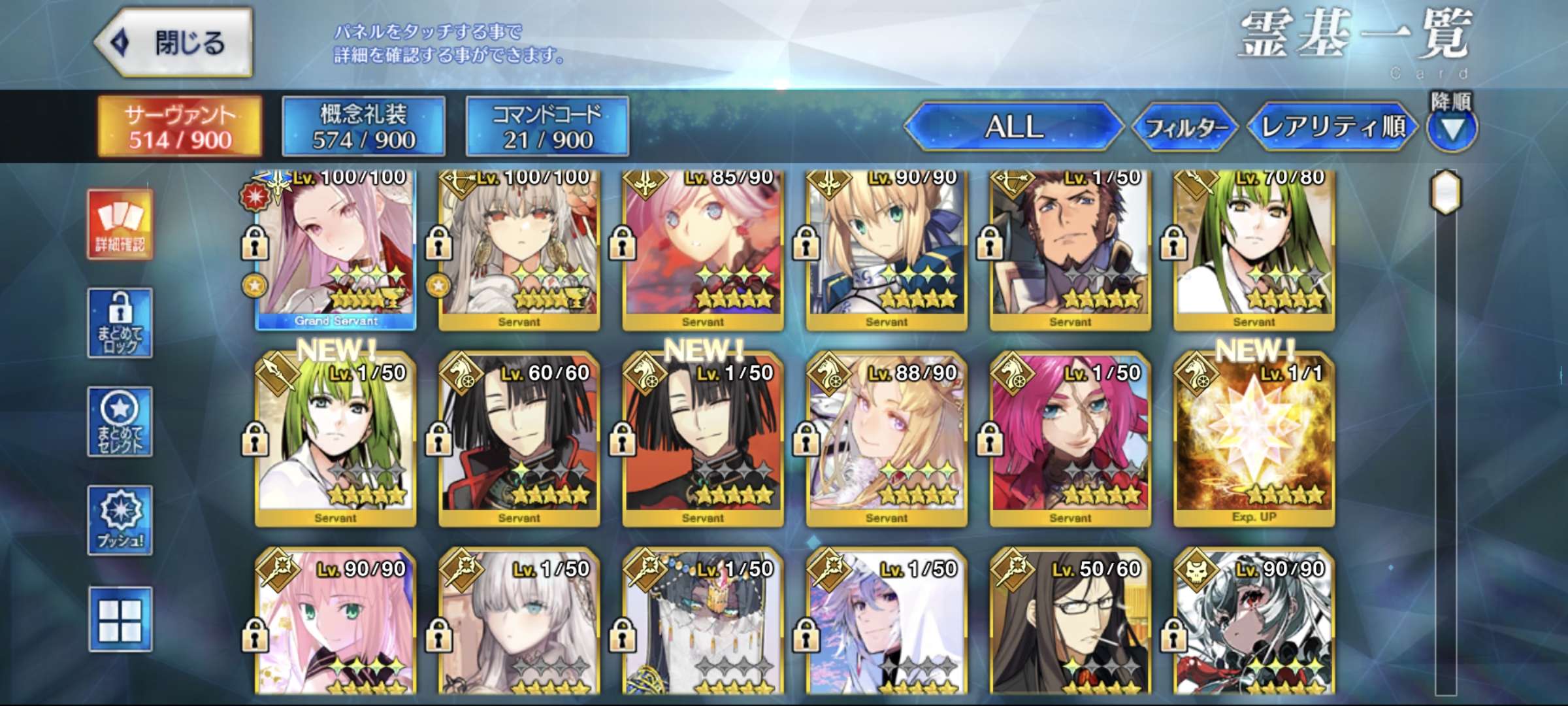Tap the glasses caster Lv. 50/60 card

click(1070, 621)
